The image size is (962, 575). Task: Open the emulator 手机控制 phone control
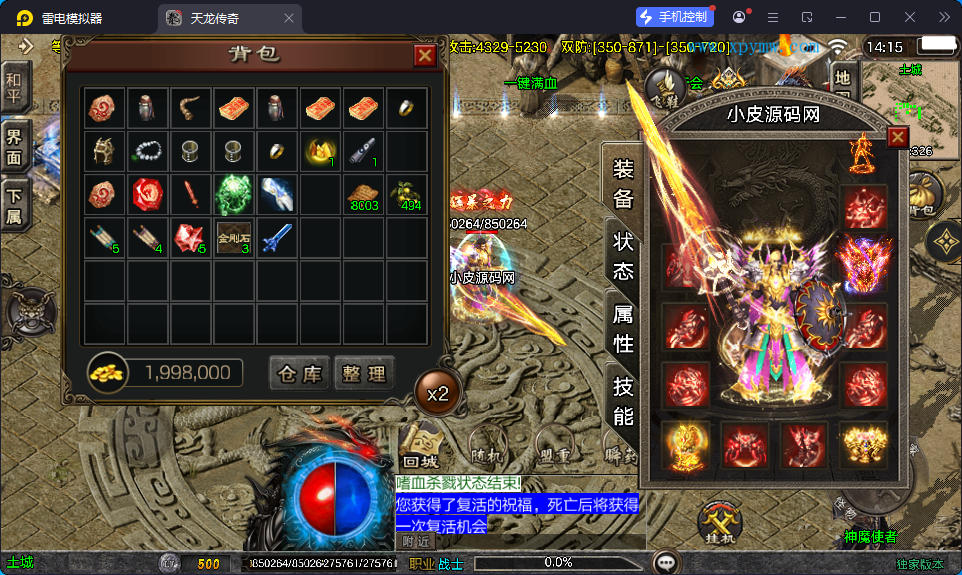[674, 17]
